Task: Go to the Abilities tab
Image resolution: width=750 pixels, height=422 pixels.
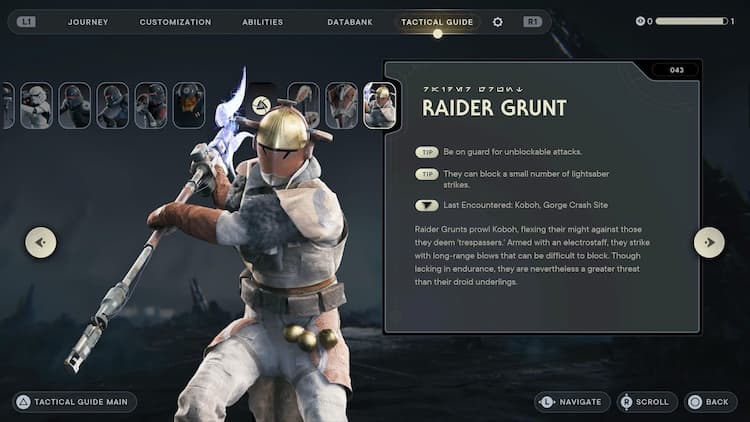Action: (x=262, y=22)
